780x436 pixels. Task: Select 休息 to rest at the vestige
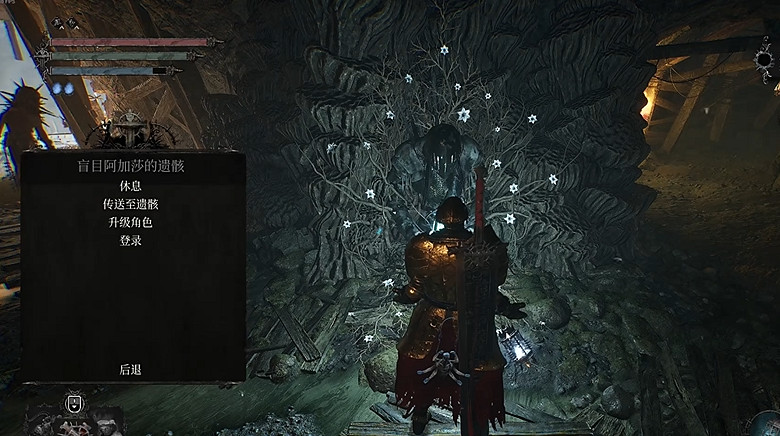pyautogui.click(x=130, y=186)
